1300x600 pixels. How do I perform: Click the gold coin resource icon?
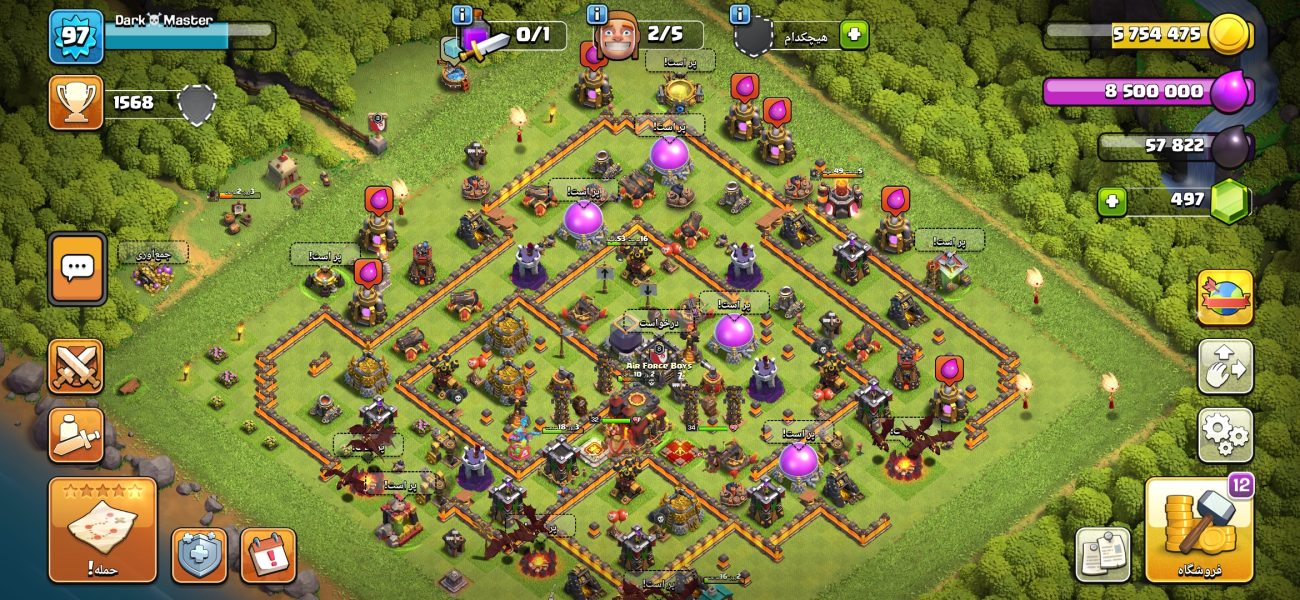(1229, 35)
